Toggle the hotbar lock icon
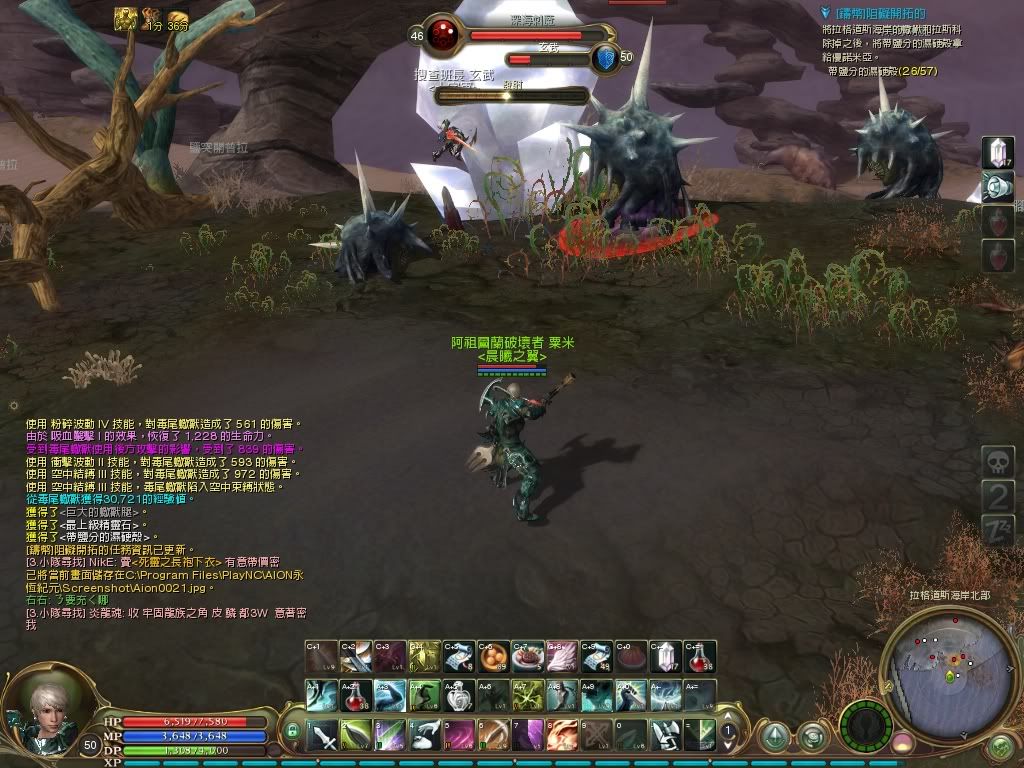 pos(293,733)
